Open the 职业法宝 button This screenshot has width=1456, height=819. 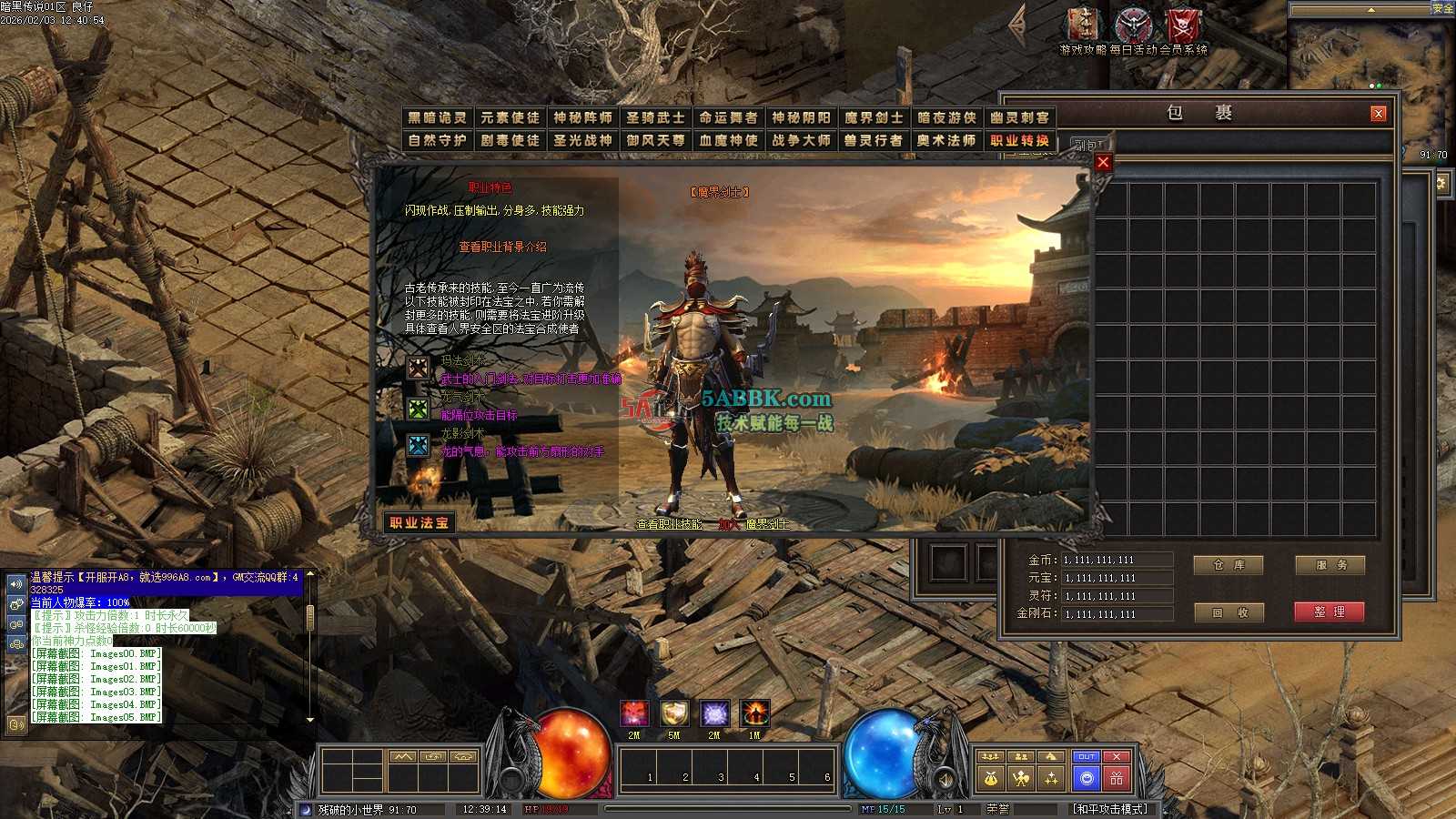click(x=419, y=522)
